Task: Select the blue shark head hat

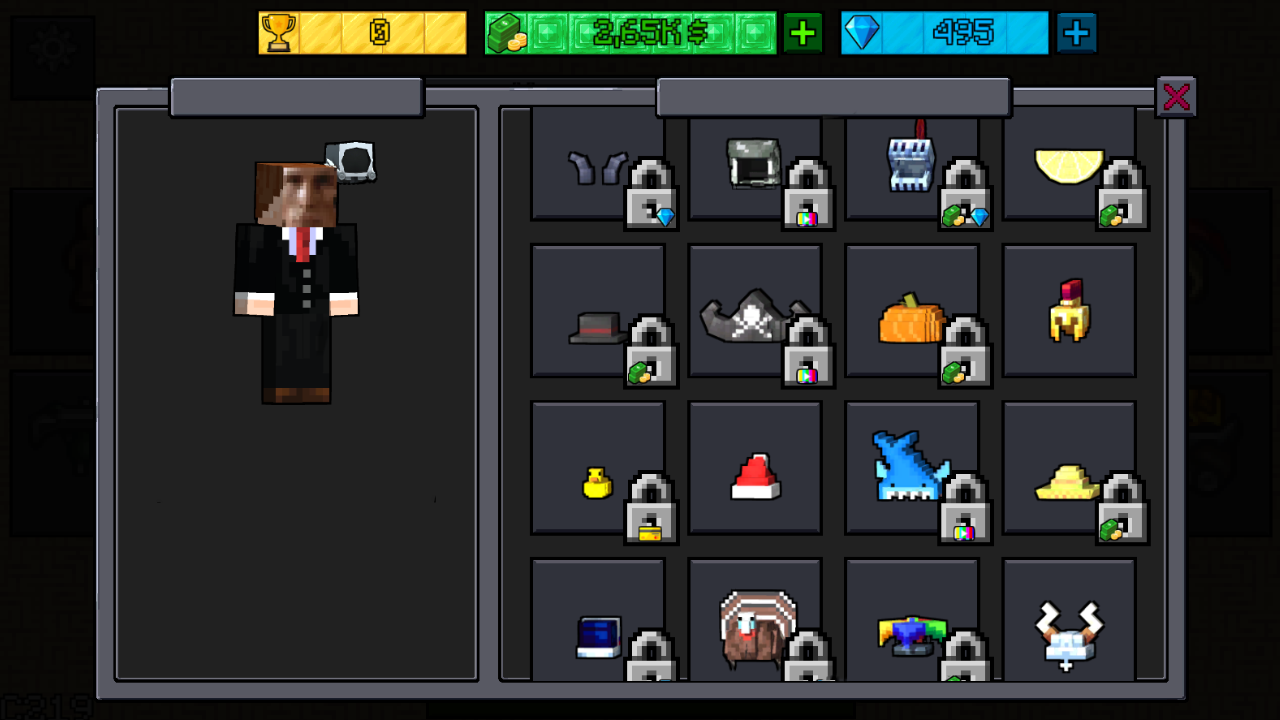Action: click(x=908, y=465)
